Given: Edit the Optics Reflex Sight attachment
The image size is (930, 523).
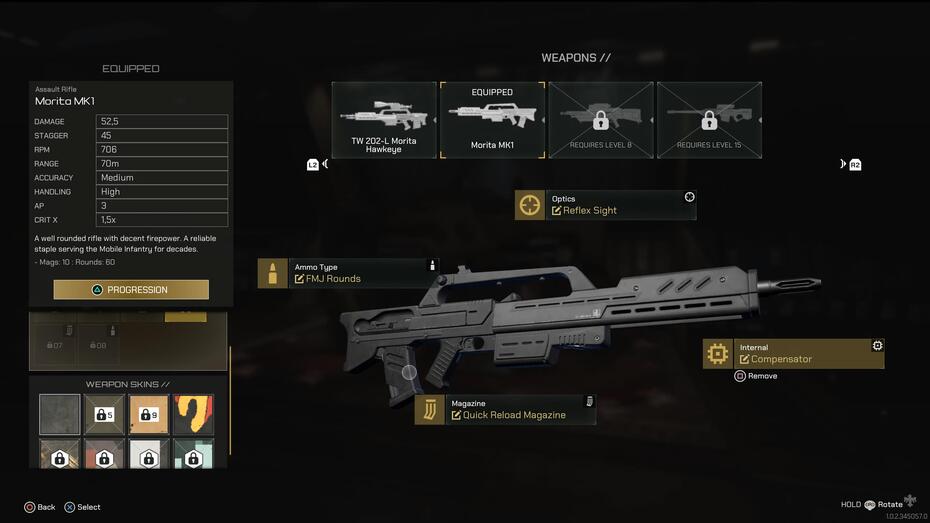Looking at the screenshot, I should (605, 205).
